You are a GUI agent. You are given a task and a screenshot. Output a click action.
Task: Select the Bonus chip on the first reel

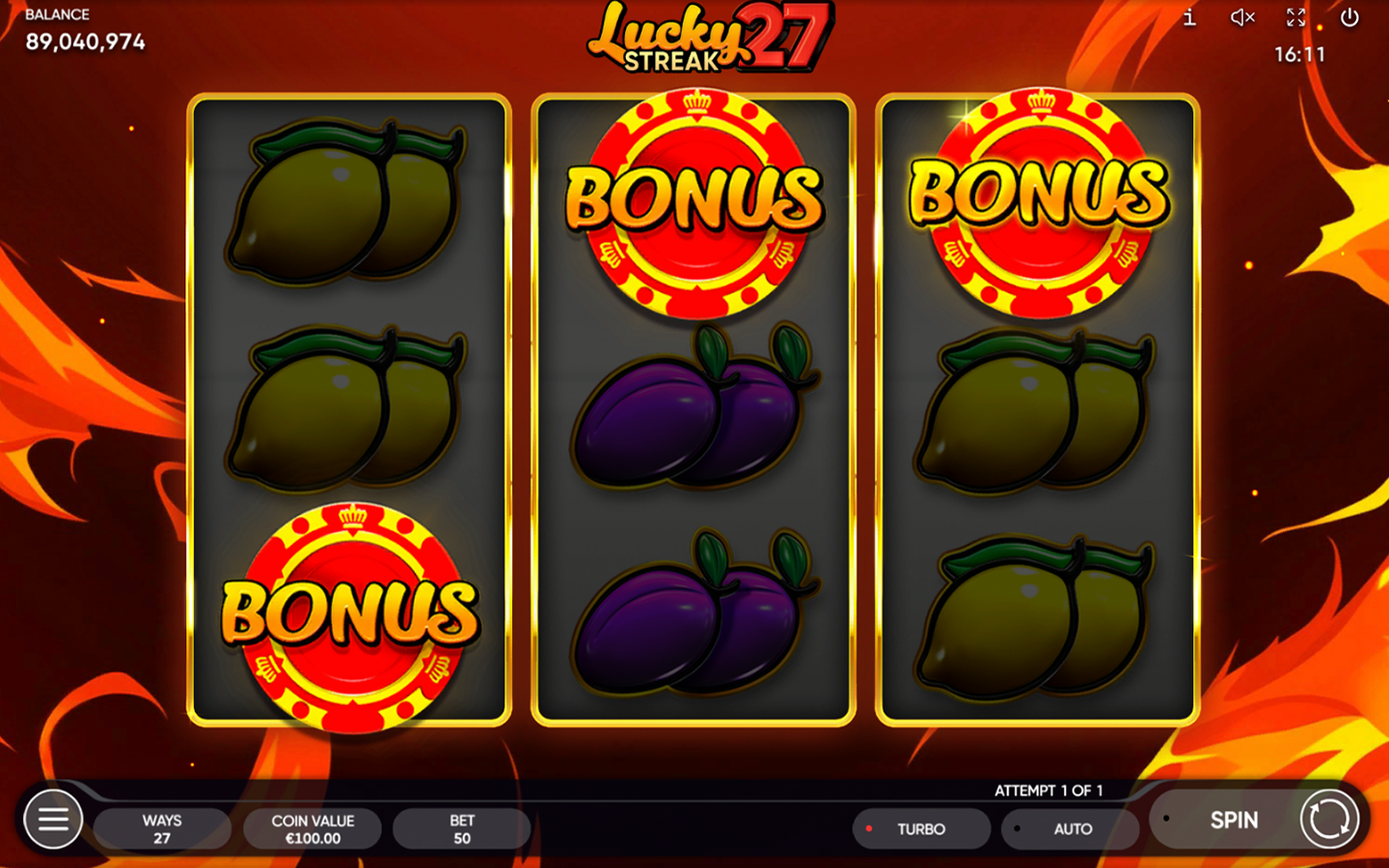[349, 610]
